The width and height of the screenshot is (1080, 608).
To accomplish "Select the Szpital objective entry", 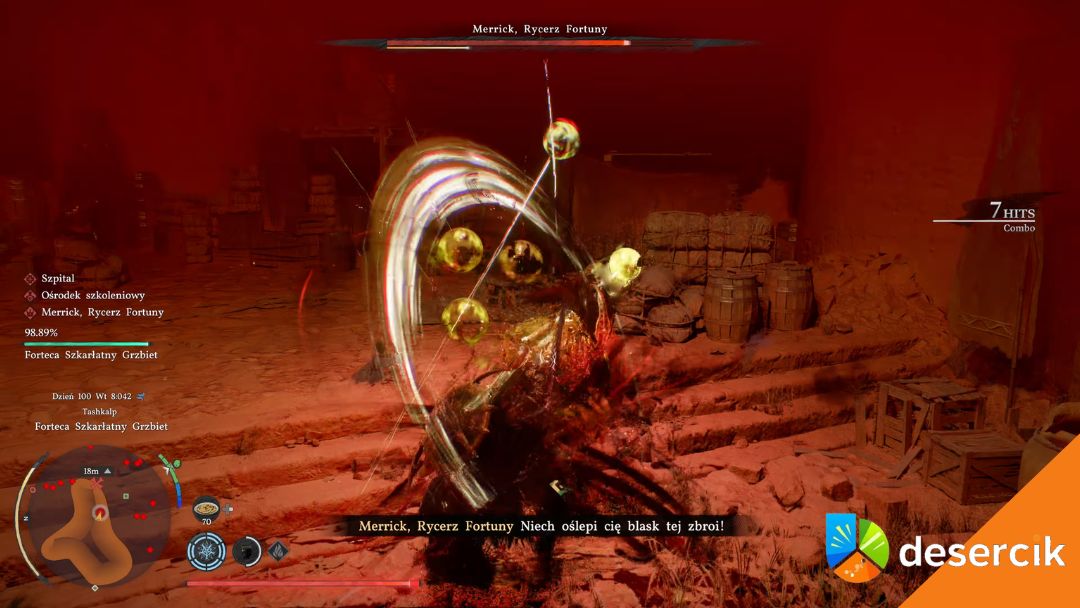I will point(58,279).
